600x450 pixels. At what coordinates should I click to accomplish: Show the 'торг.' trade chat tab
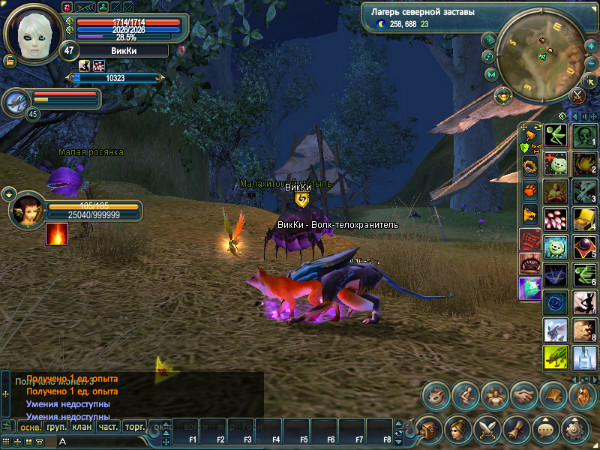(135, 426)
